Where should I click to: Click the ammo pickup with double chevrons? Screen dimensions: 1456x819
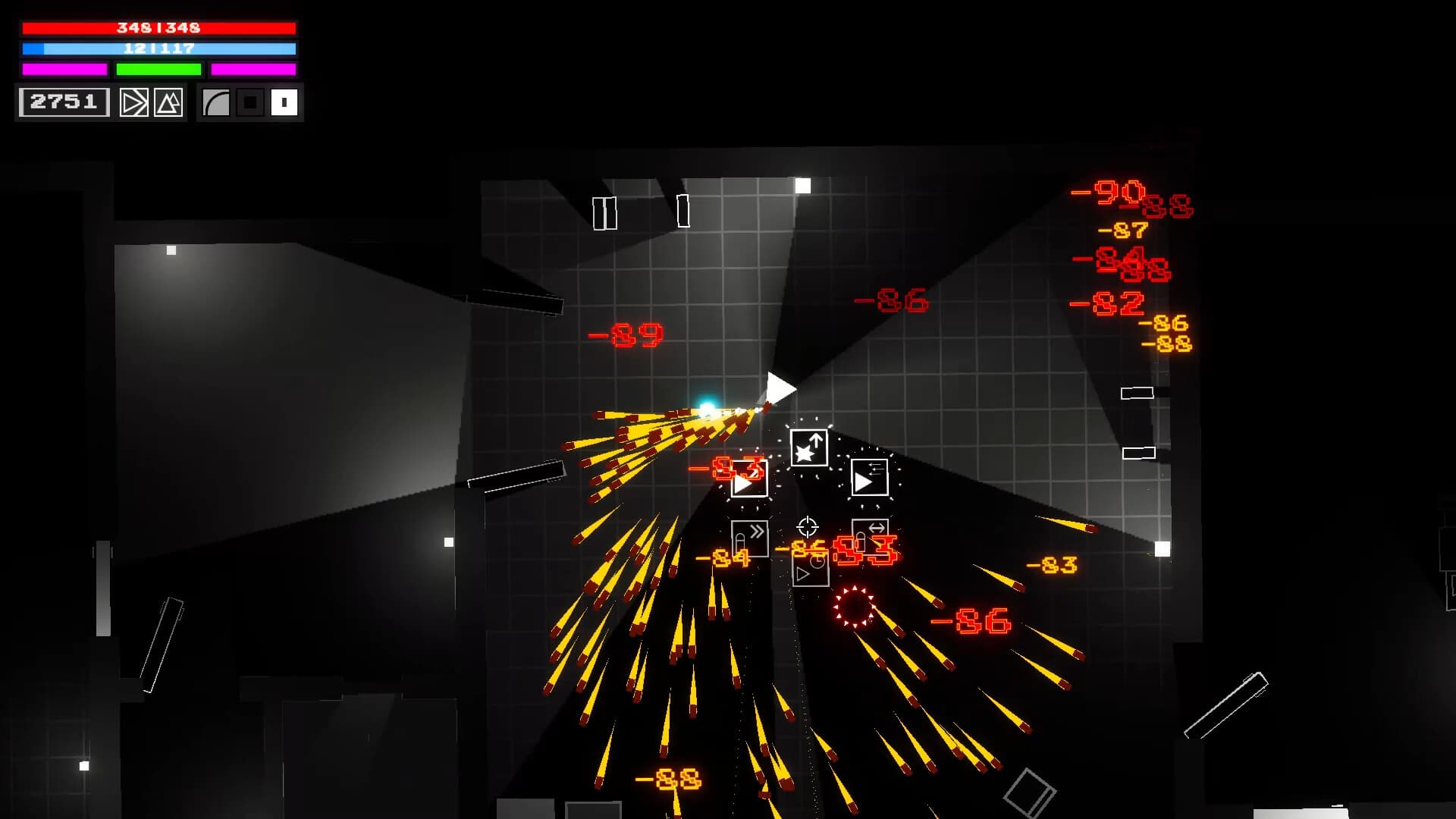coord(750,538)
